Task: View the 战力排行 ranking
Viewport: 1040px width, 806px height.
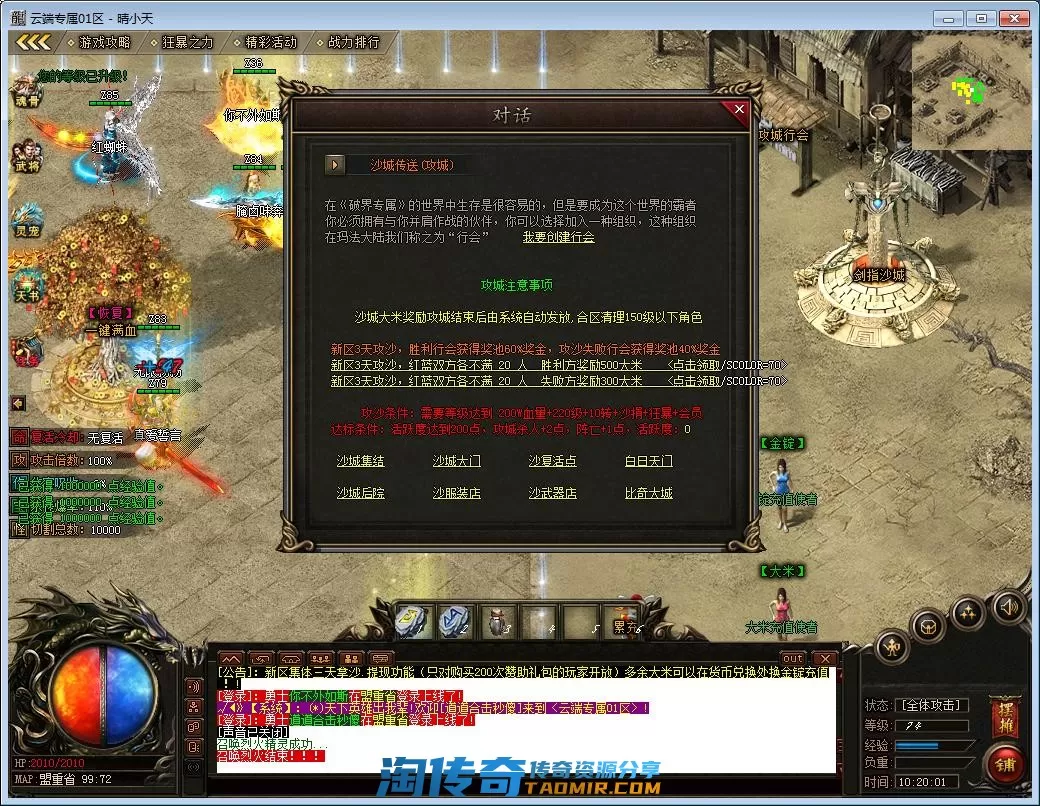Action: (x=353, y=43)
